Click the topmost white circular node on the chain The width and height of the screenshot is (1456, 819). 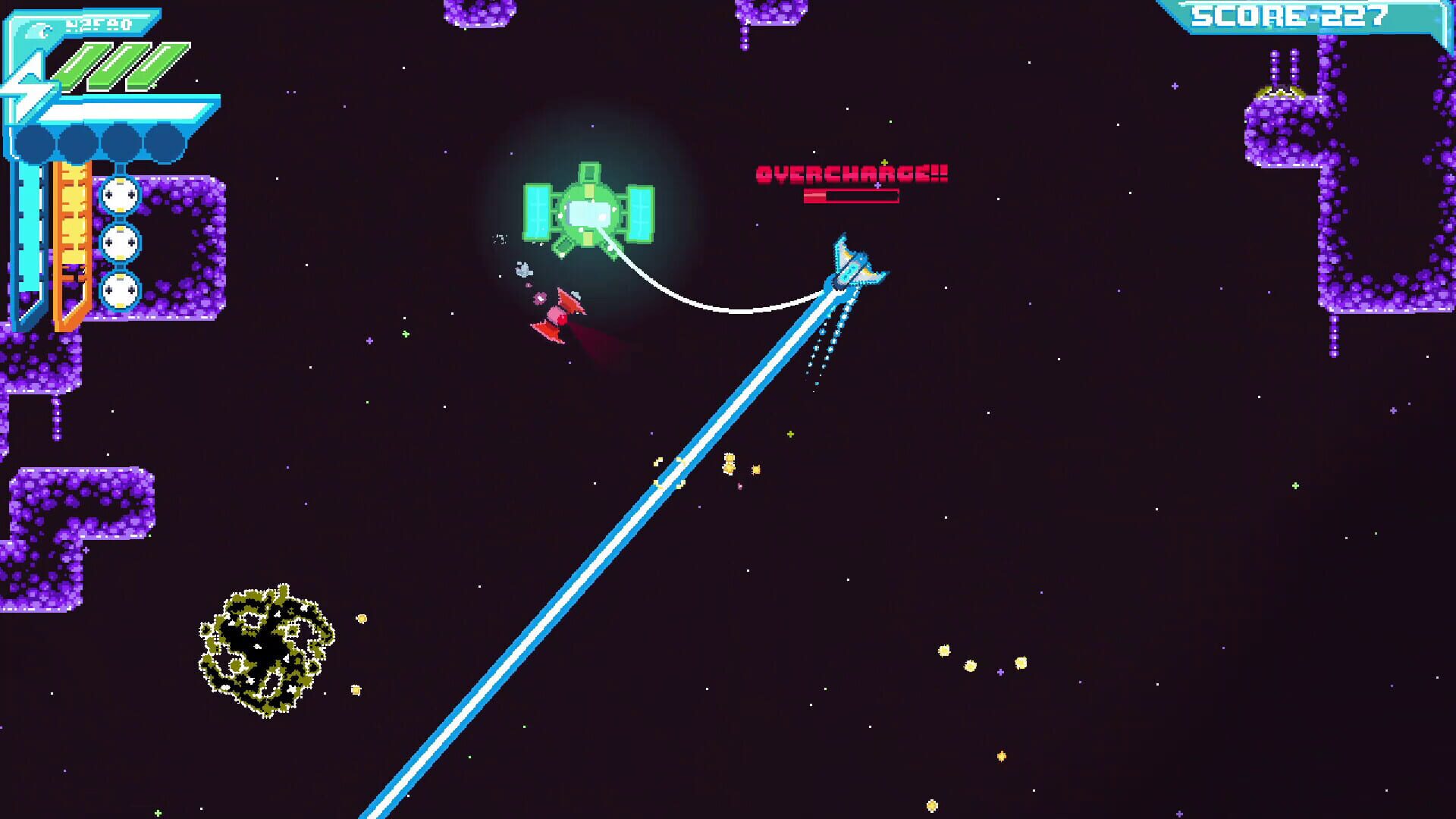pos(119,195)
